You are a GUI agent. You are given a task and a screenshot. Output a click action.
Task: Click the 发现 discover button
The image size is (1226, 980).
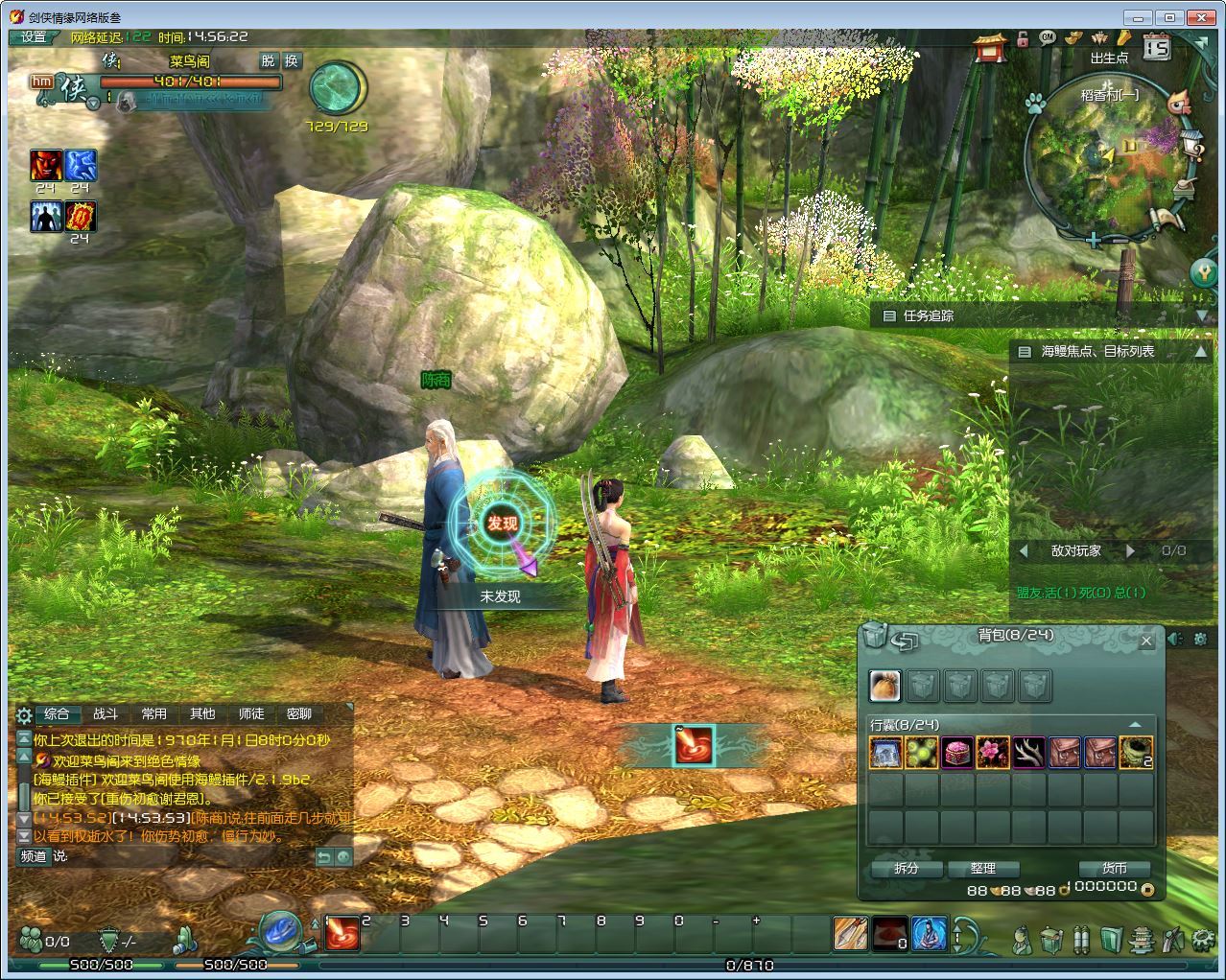click(x=502, y=524)
